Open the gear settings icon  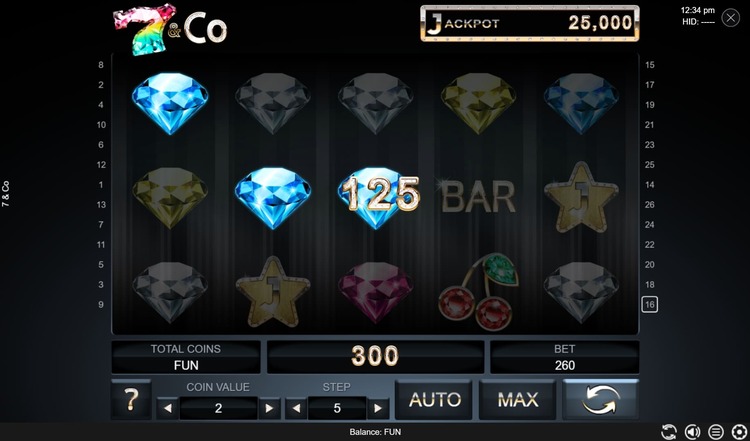tap(740, 432)
